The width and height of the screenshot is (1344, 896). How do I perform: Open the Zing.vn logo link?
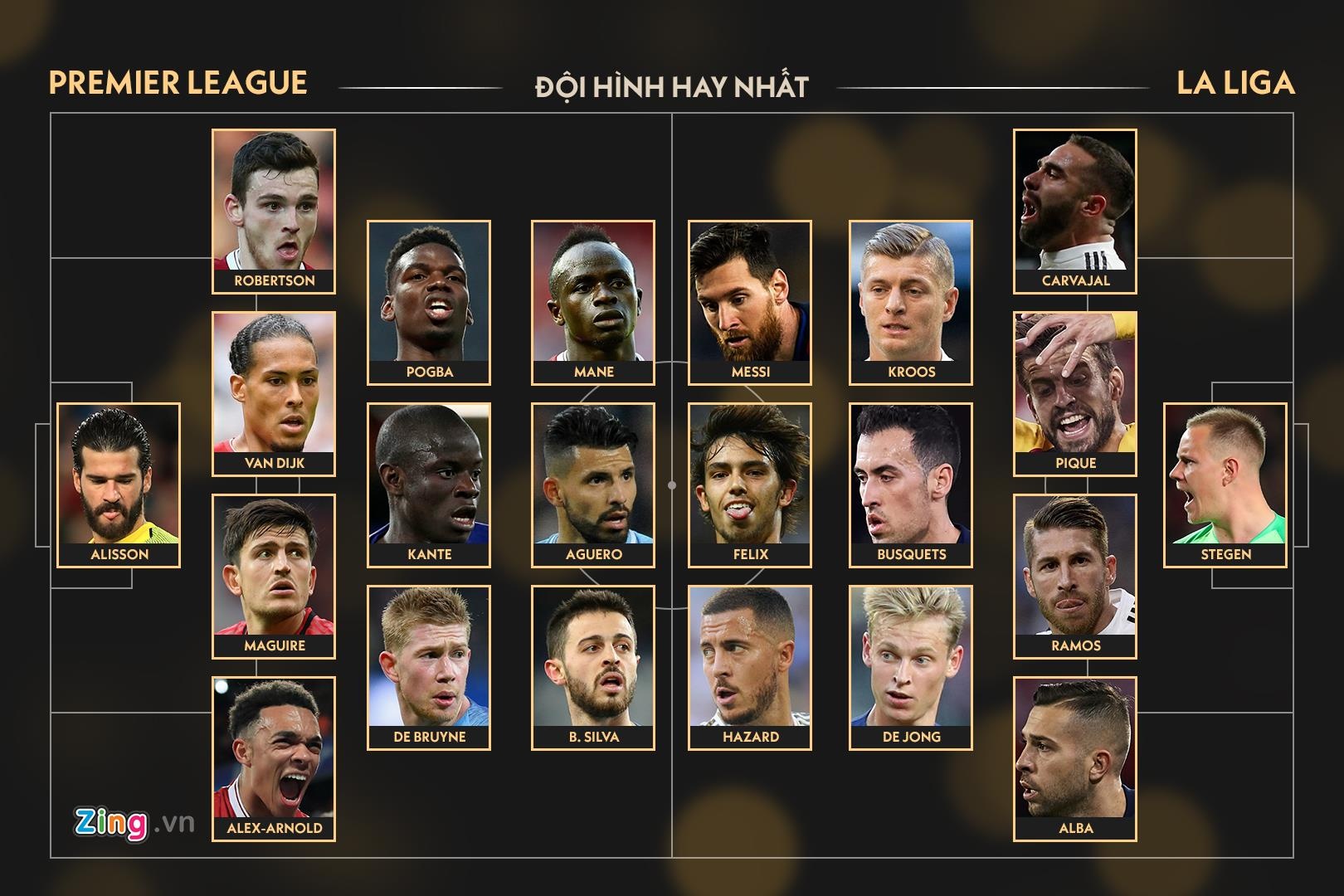(134, 822)
